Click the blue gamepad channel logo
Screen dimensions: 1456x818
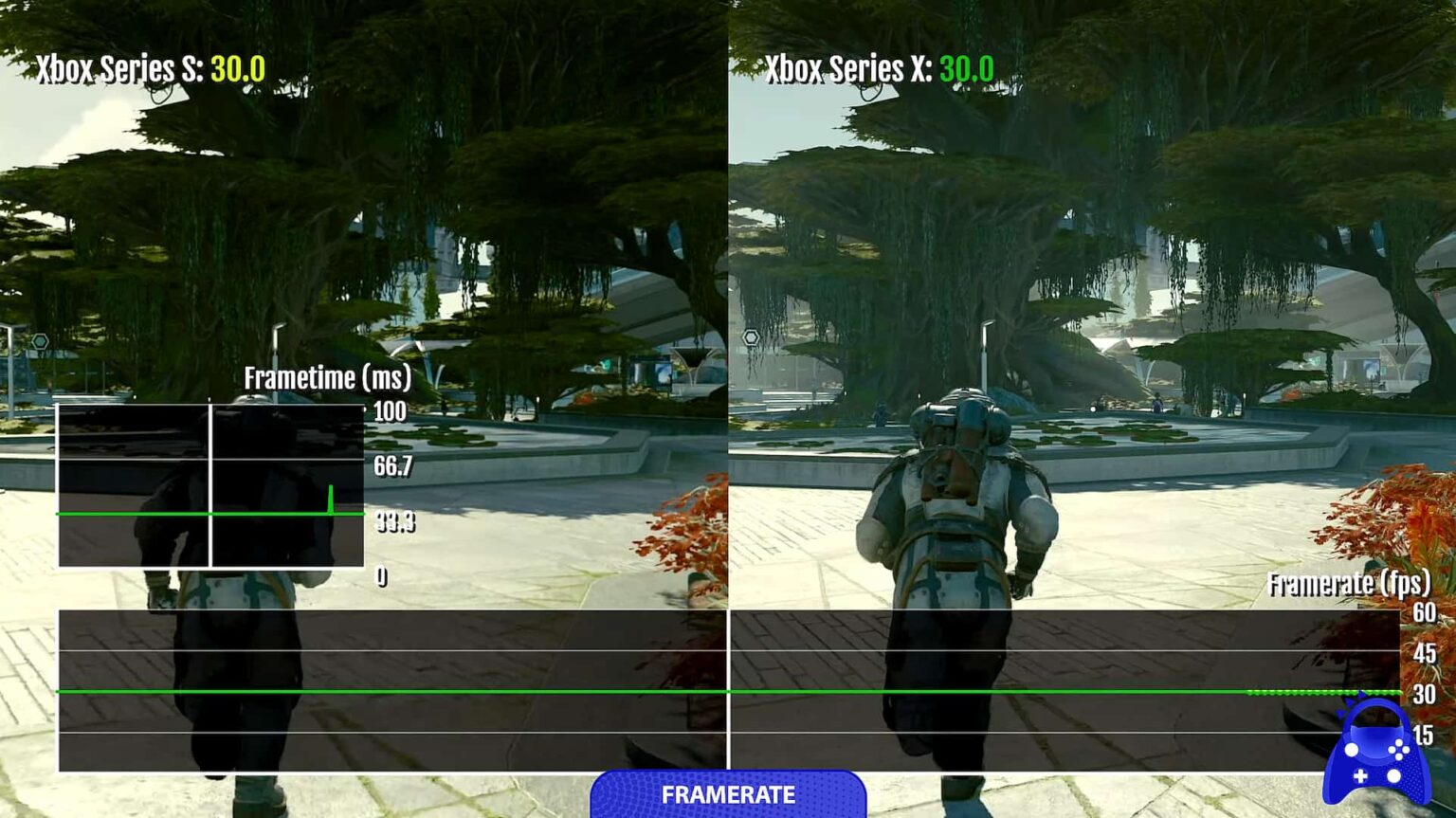1376,754
